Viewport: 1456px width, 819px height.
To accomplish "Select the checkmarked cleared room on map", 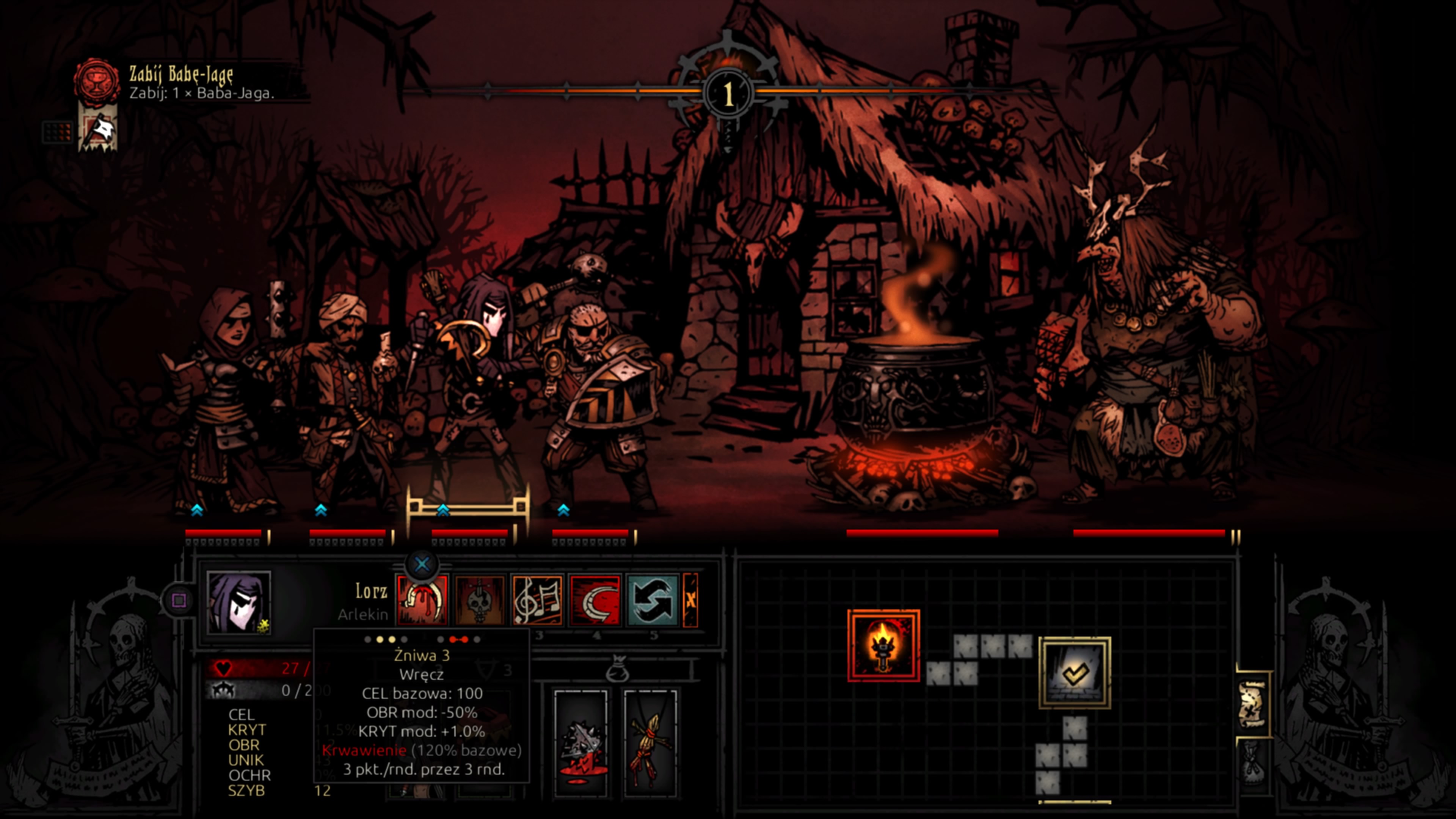I will (1075, 673).
